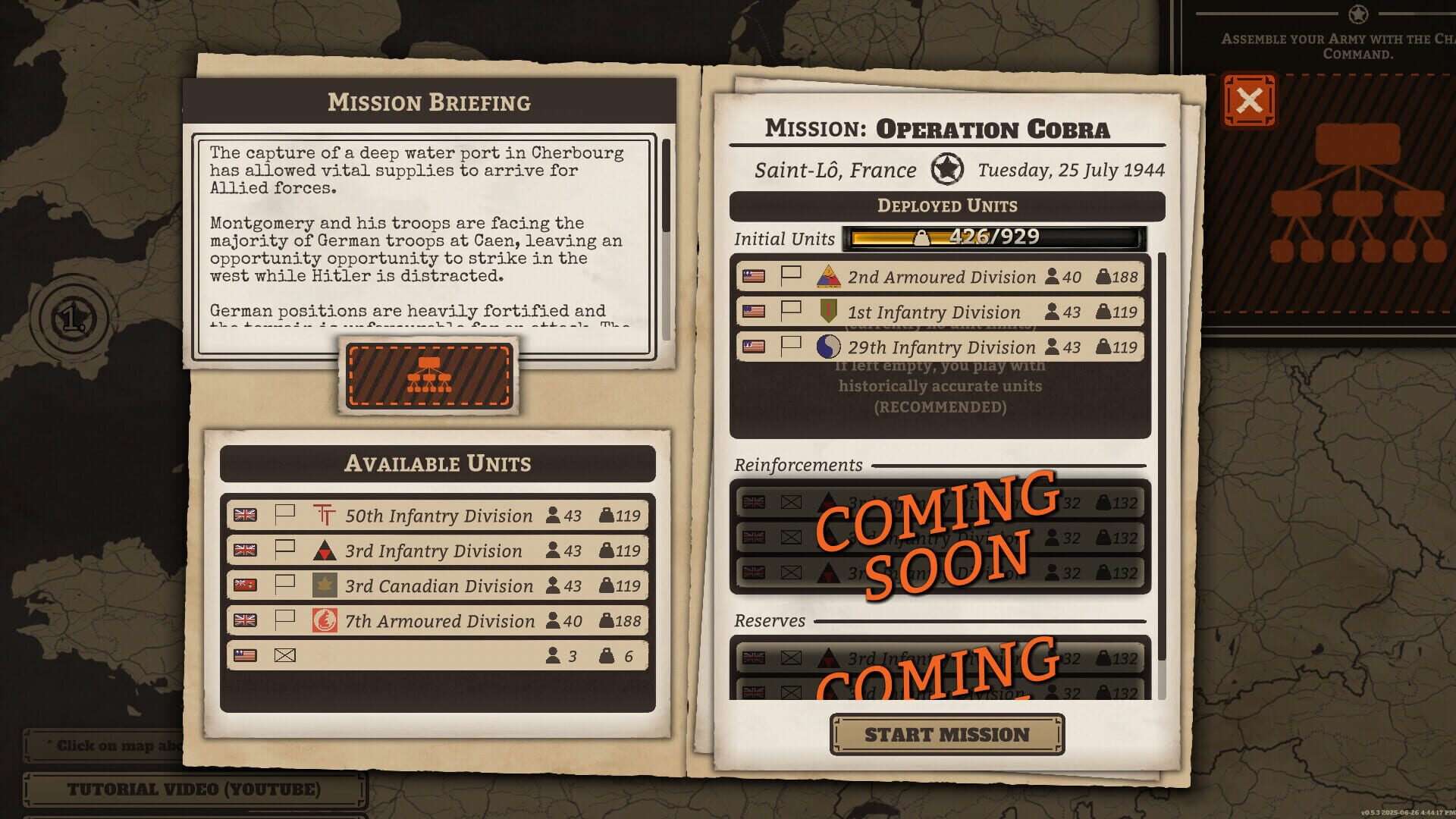
Task: Select the Deployed Units header
Action: 946,204
